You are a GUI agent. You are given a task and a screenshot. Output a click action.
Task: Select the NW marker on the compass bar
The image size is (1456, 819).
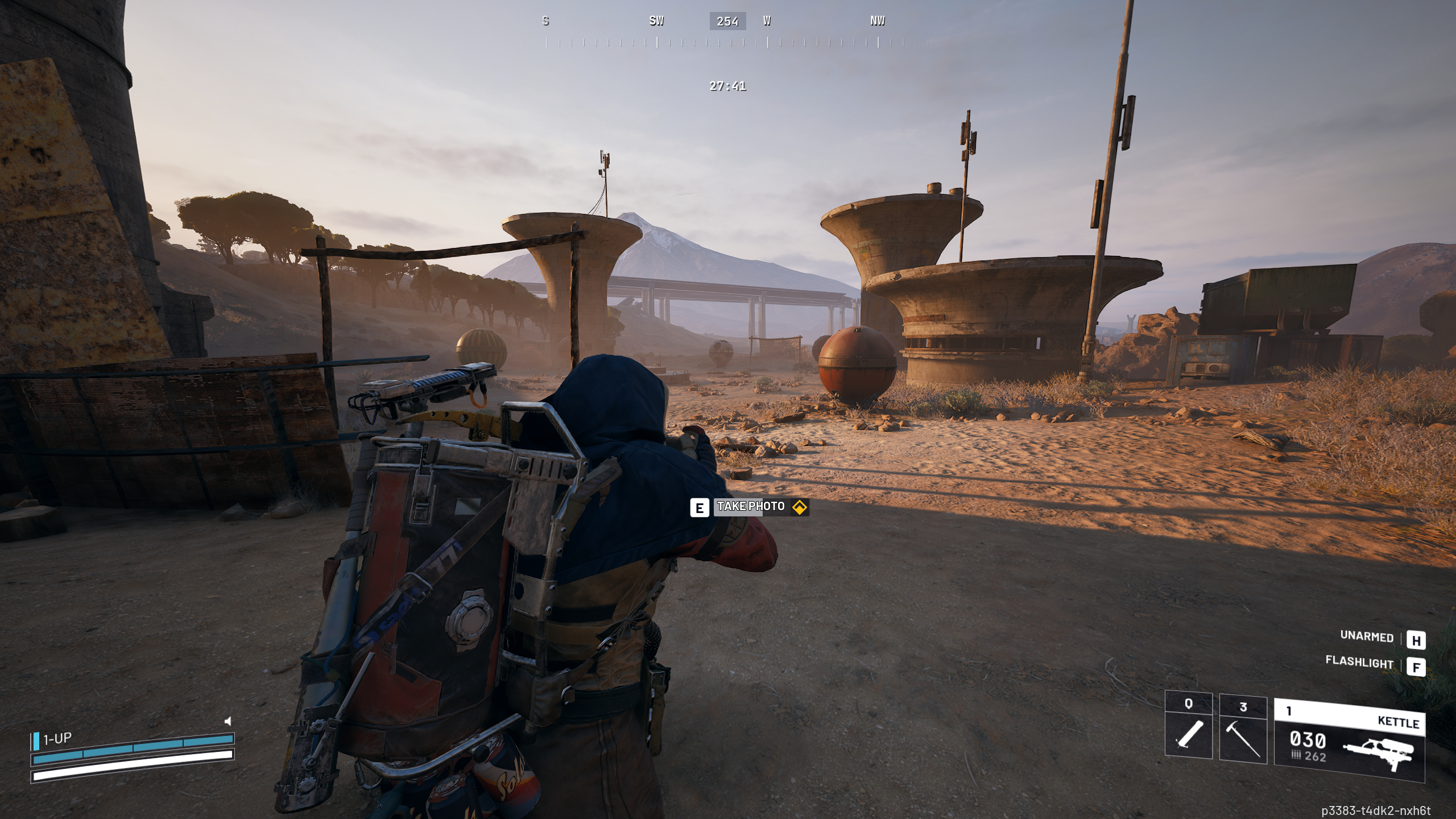pos(877,22)
